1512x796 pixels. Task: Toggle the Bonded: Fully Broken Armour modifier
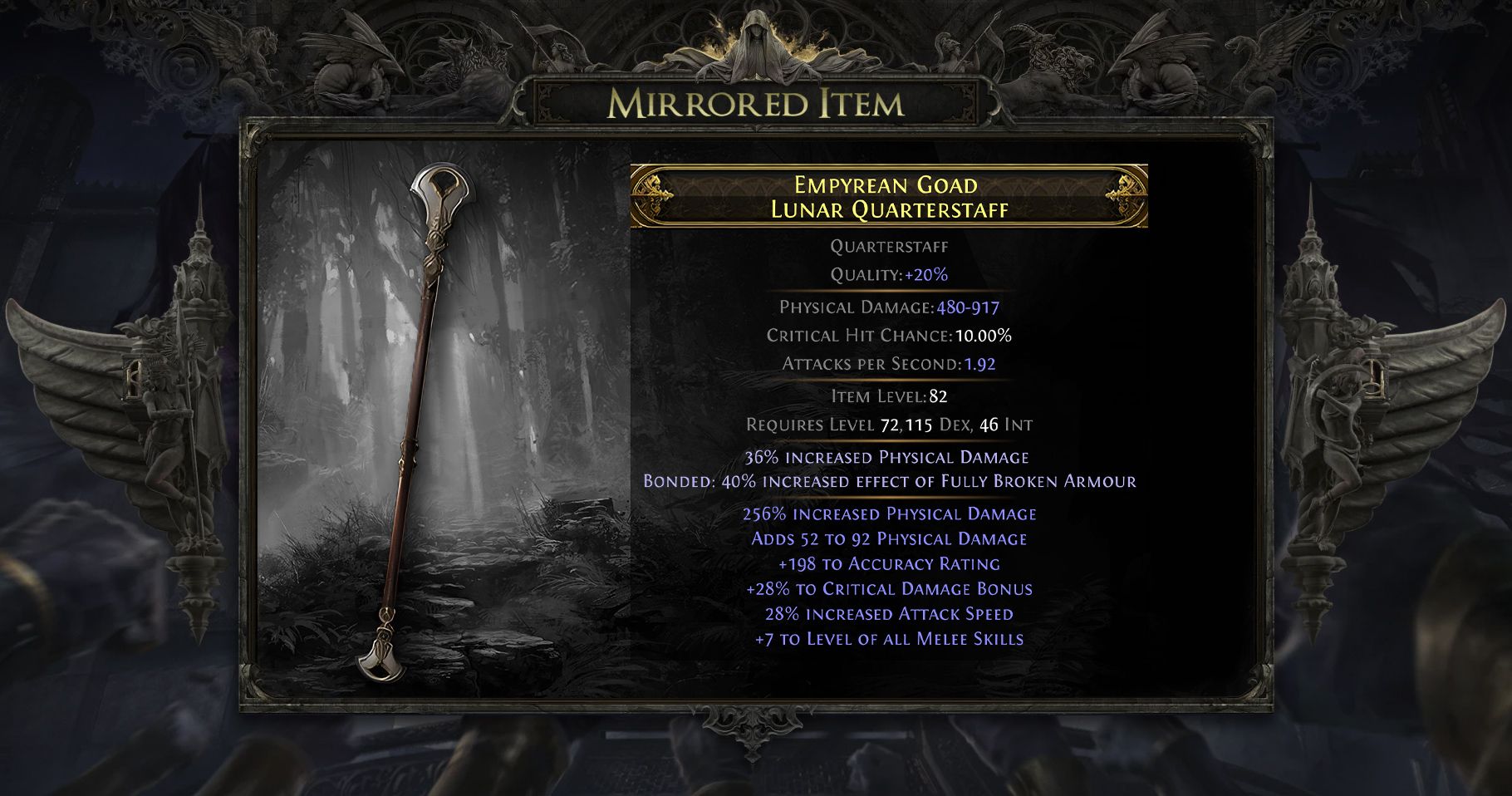tap(890, 481)
